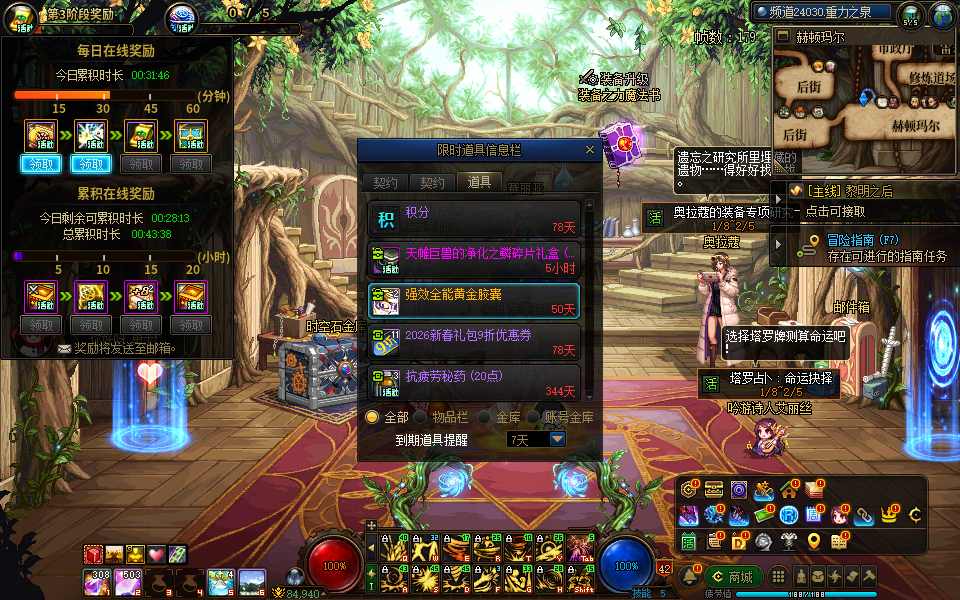Choose the 全部 filter option
The height and width of the screenshot is (600, 960).
[x=373, y=417]
